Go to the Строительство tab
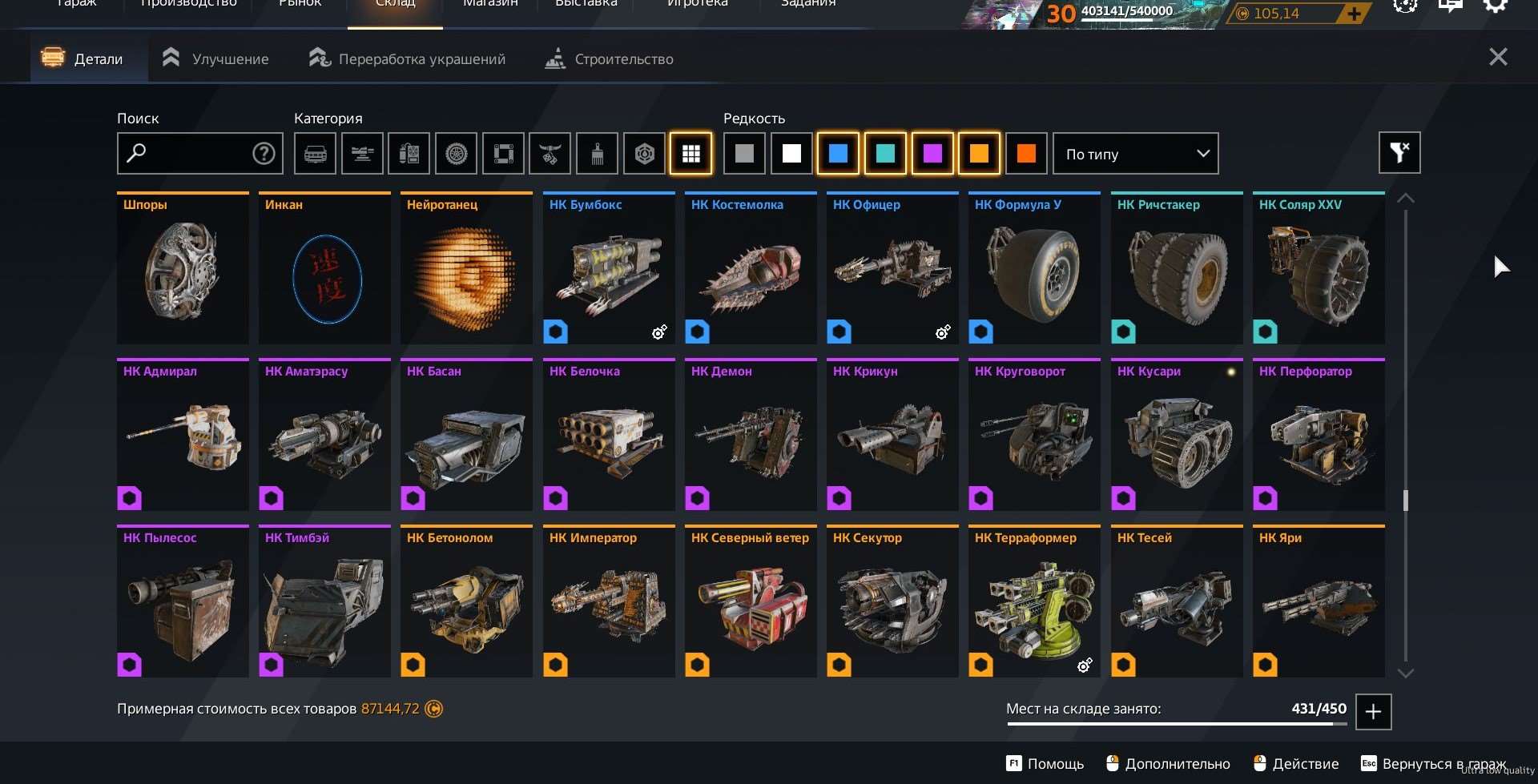1538x784 pixels. click(x=609, y=58)
